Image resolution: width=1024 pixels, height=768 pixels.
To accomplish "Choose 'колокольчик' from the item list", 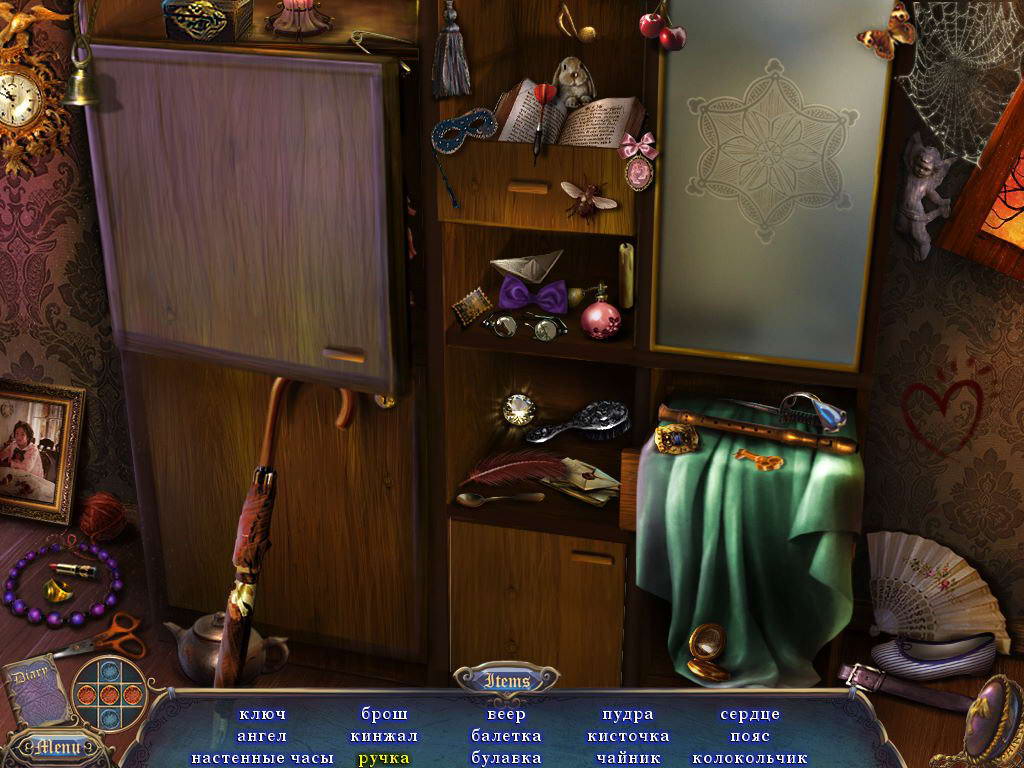I will (750, 758).
